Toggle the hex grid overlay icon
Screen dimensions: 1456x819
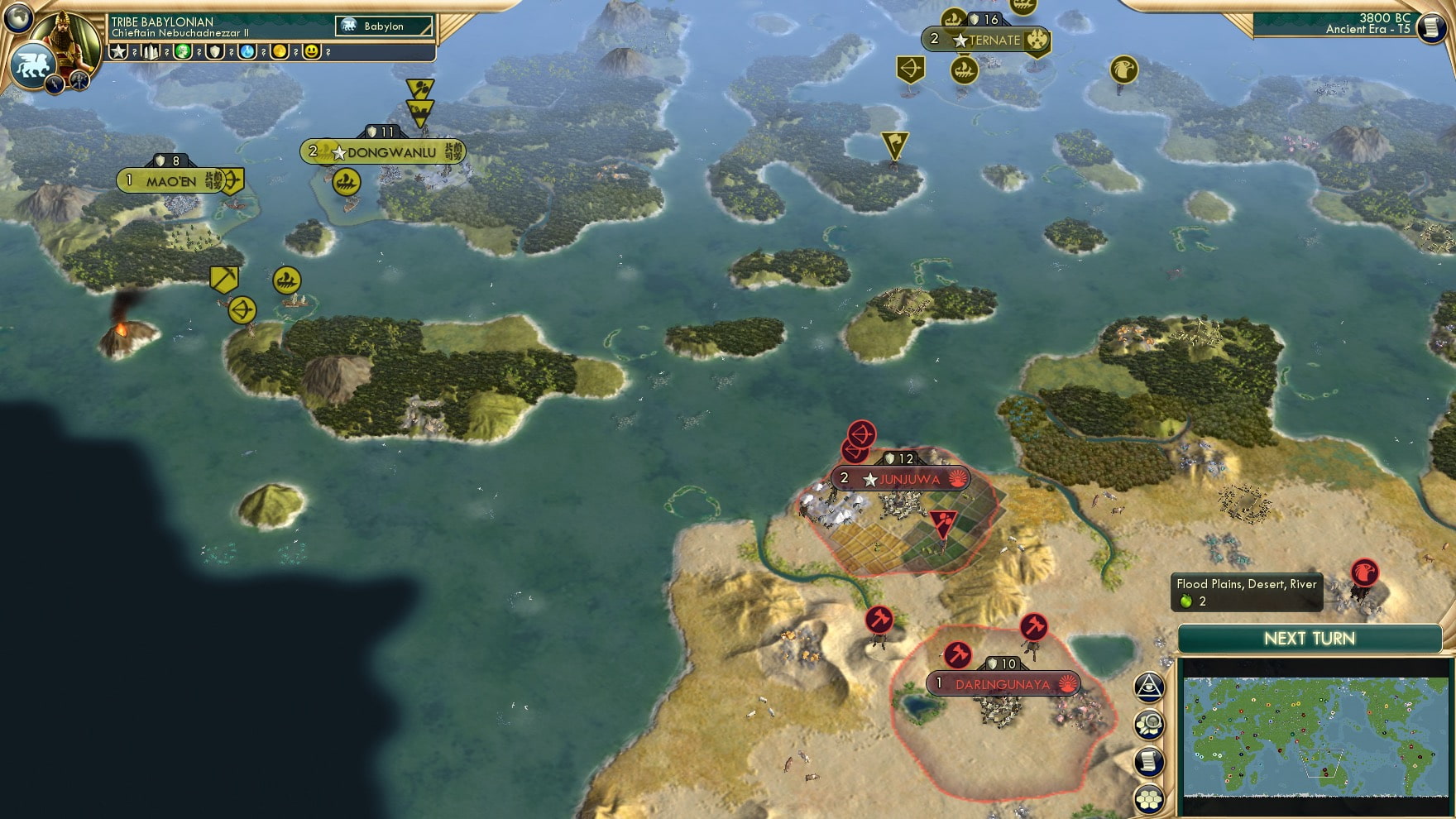click(1148, 797)
